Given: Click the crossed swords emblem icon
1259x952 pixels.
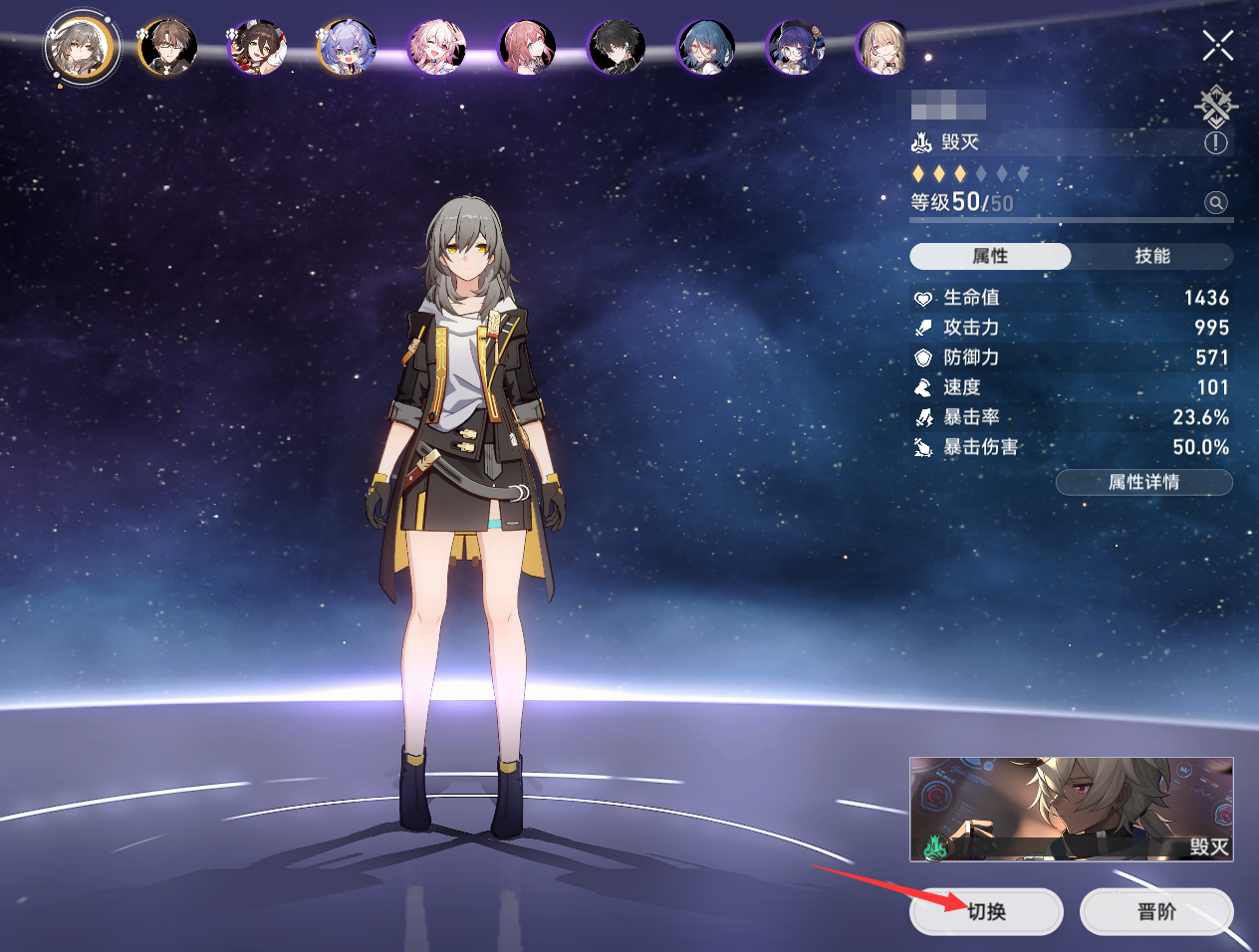Looking at the screenshot, I should pos(1215,105).
